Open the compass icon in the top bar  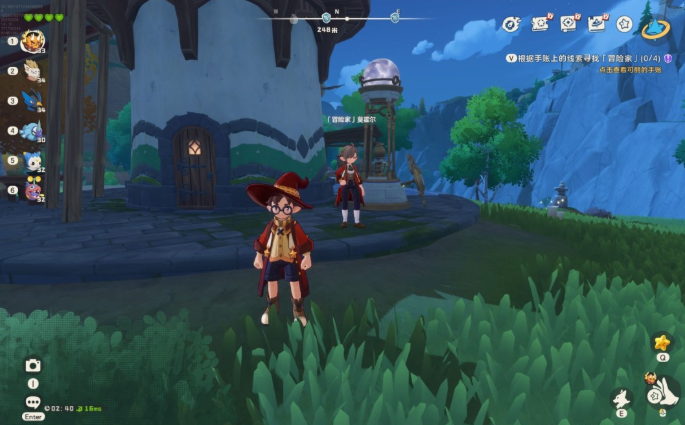tap(511, 23)
